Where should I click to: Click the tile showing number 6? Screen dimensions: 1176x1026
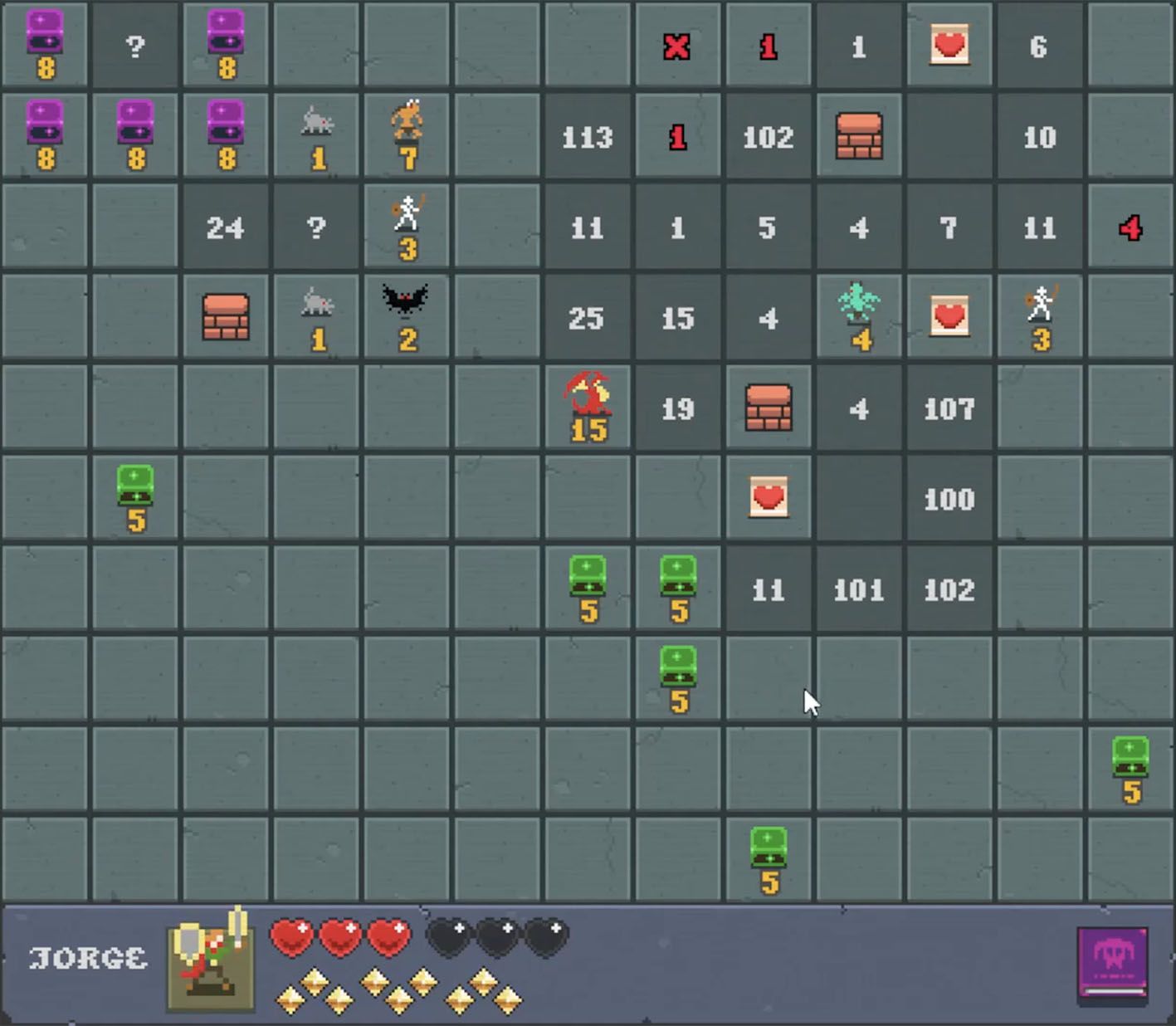[1039, 46]
